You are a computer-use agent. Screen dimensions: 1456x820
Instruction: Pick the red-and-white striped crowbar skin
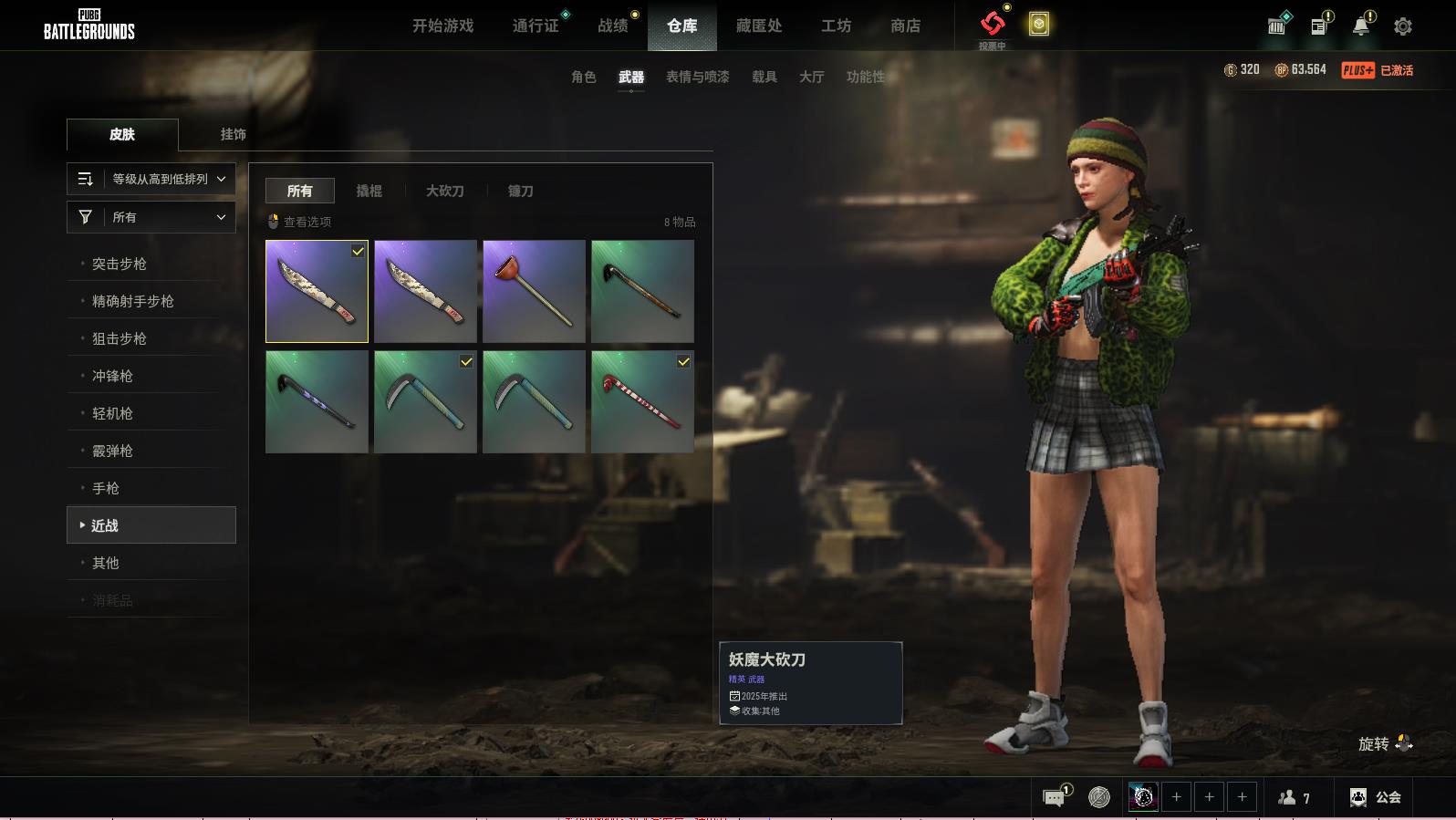642,401
